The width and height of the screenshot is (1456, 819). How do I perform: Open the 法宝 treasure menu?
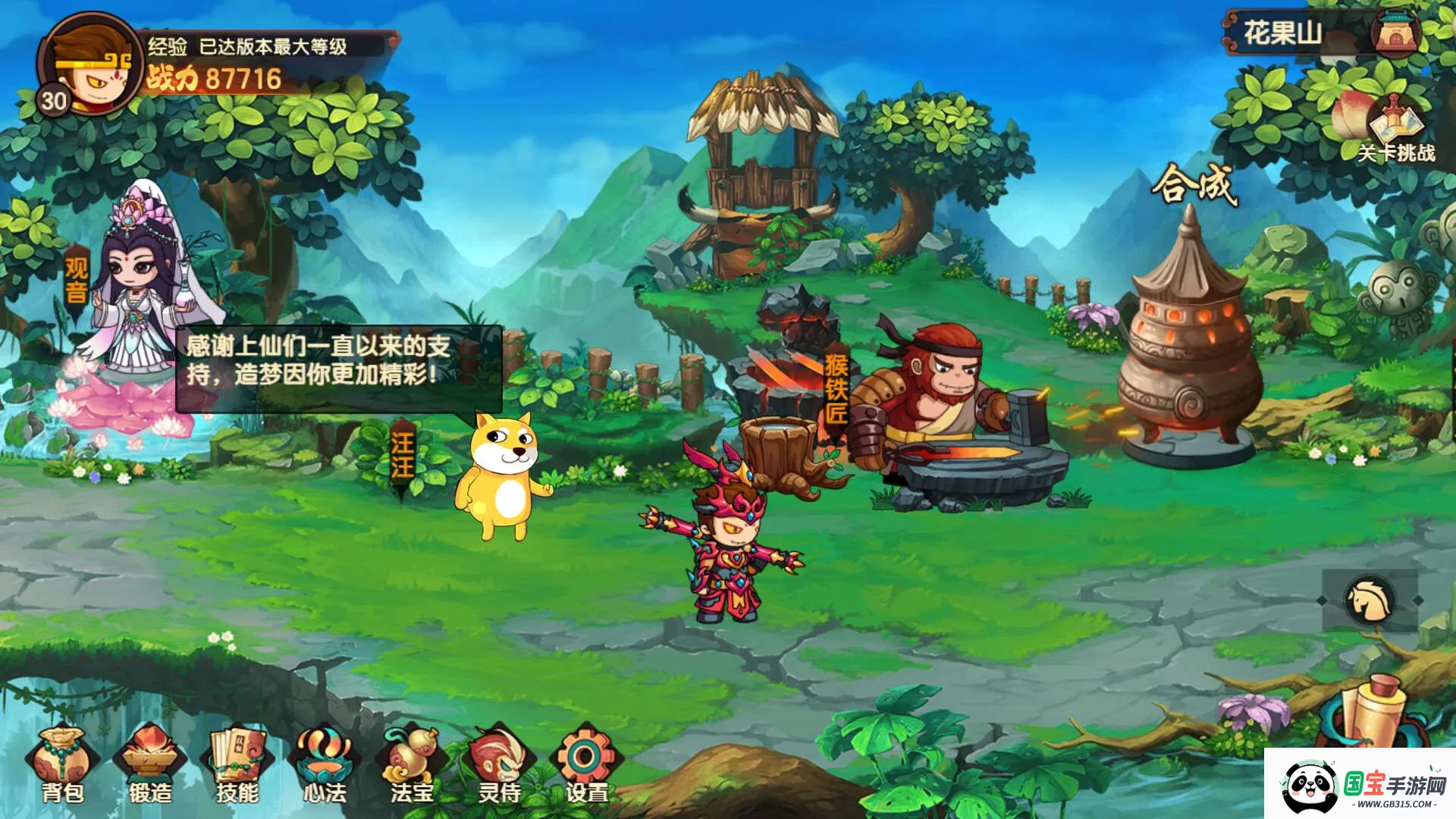coord(412,764)
